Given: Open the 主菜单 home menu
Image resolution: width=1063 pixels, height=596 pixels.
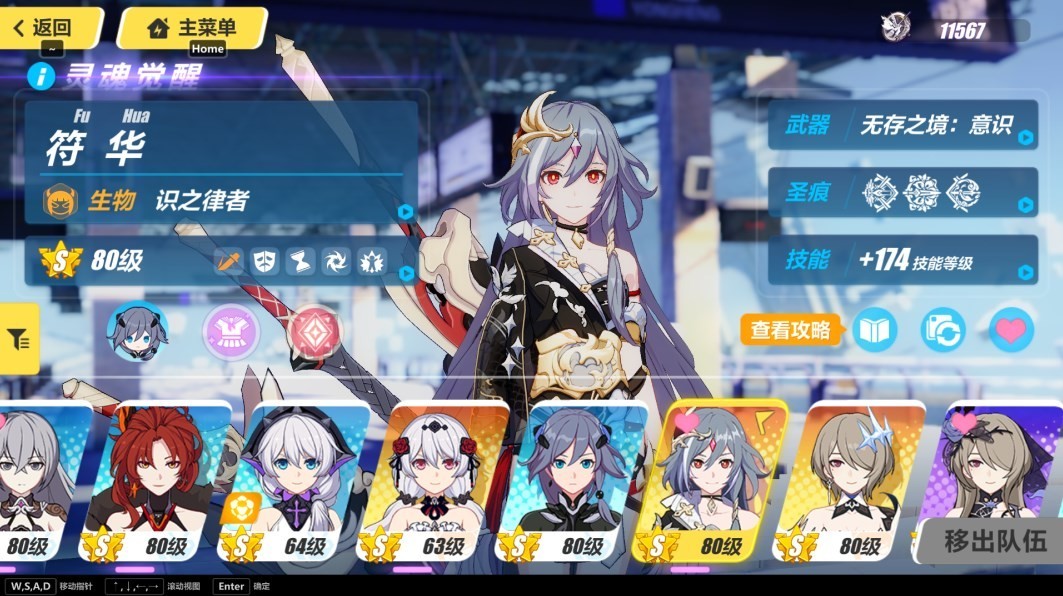Looking at the screenshot, I should coord(192,27).
